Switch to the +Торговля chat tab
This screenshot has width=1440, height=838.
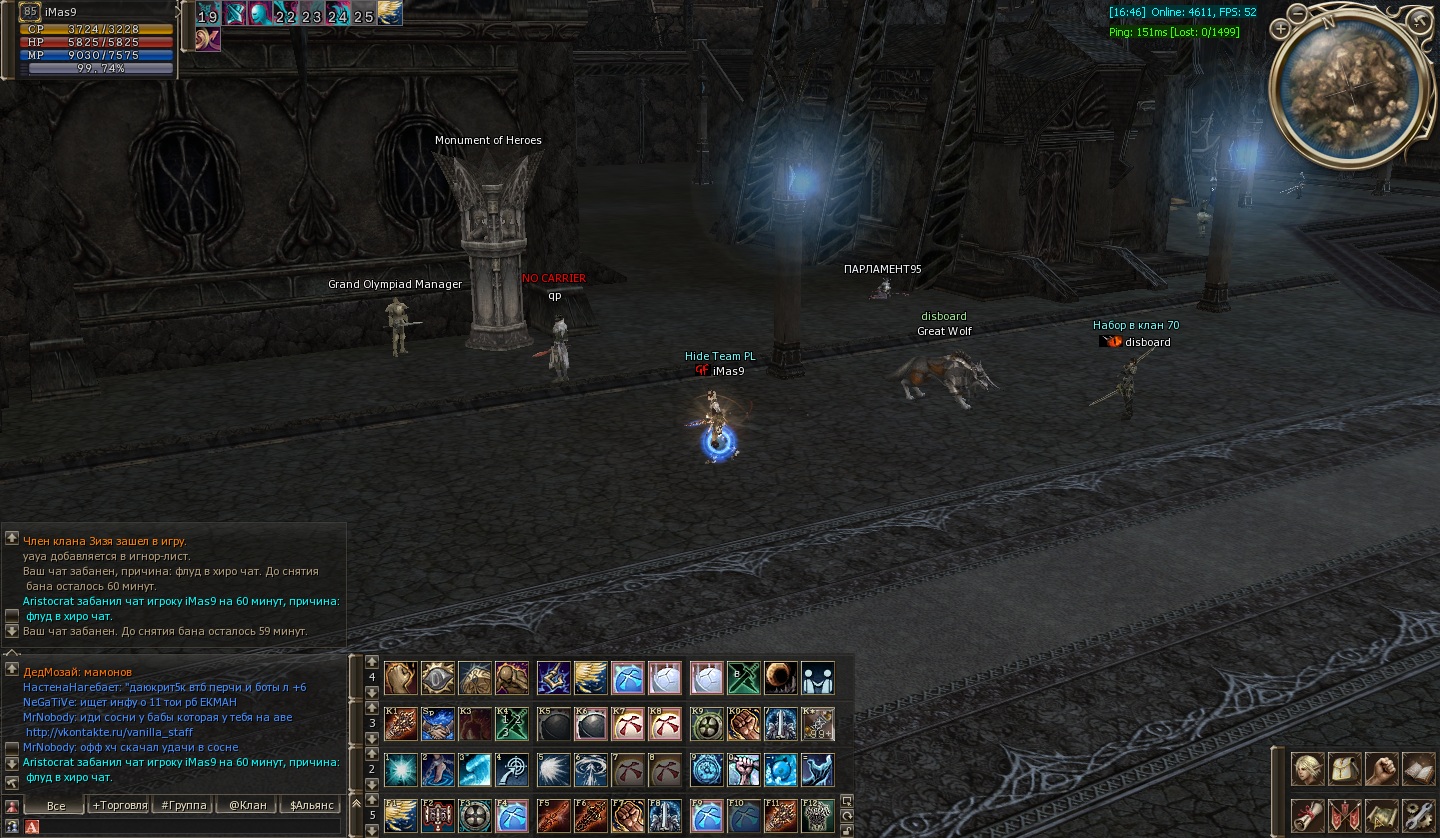[119, 805]
